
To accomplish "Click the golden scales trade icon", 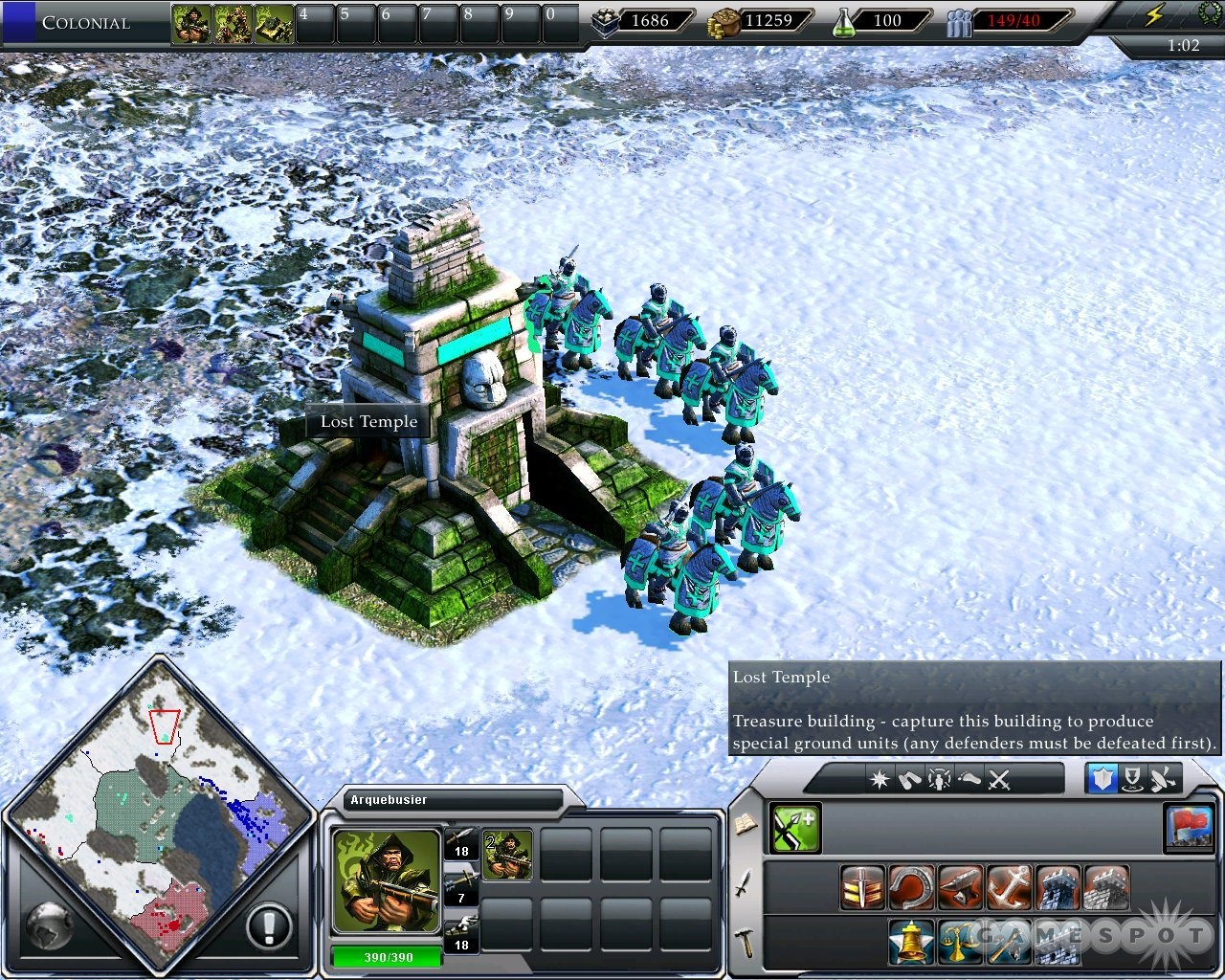I will coord(959,943).
